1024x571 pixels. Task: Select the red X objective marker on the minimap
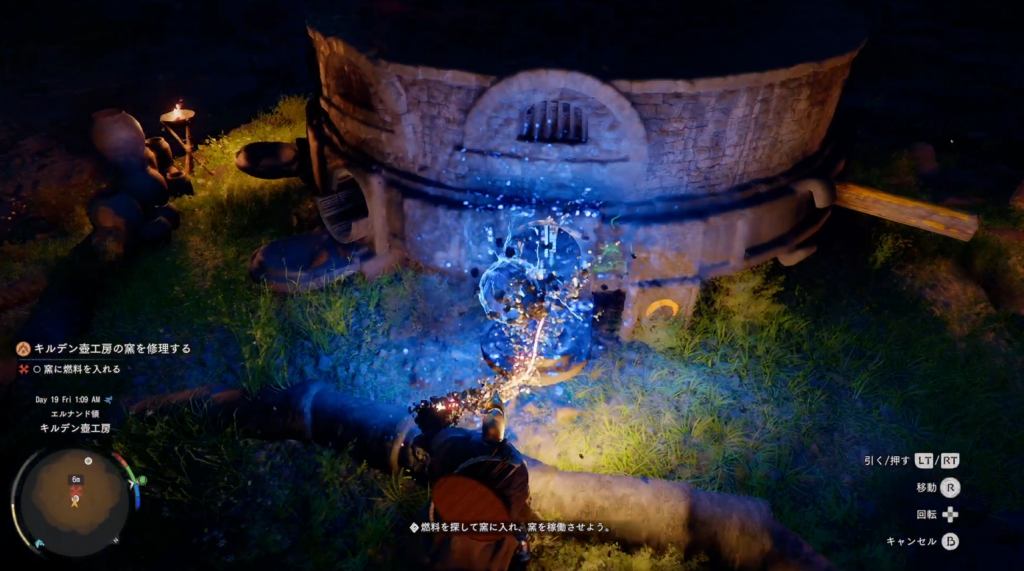pyautogui.click(x=74, y=492)
